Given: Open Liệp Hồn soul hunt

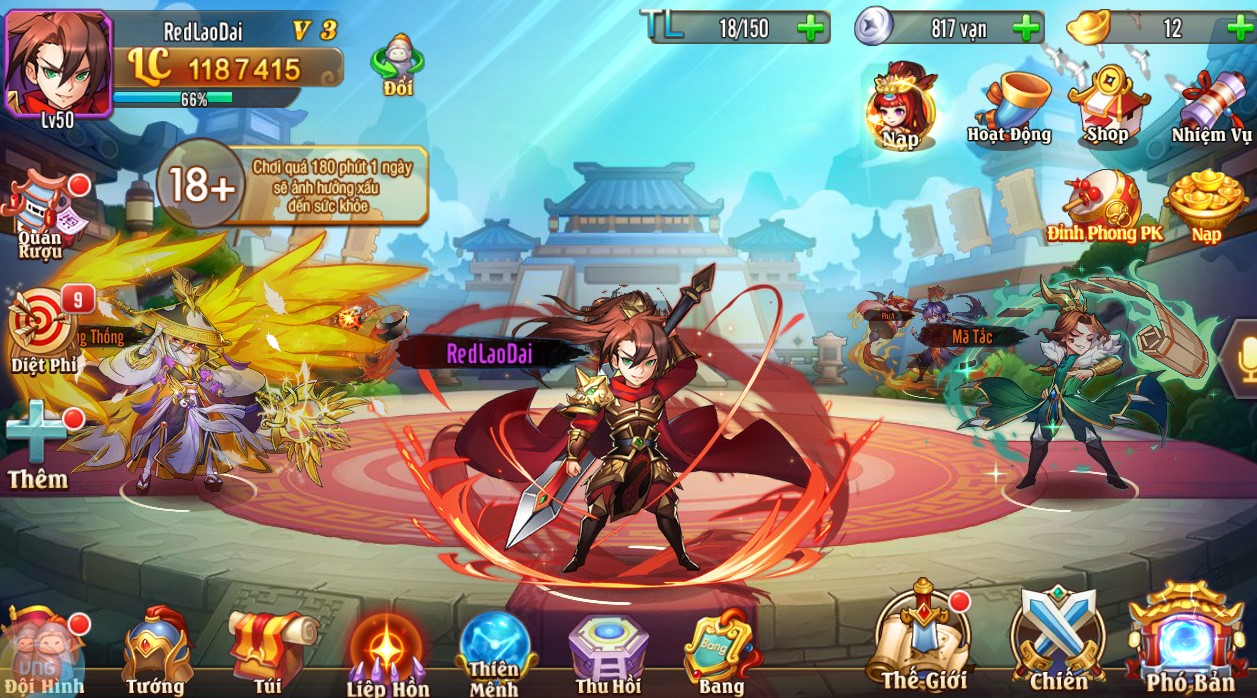Looking at the screenshot, I should pos(387,652).
